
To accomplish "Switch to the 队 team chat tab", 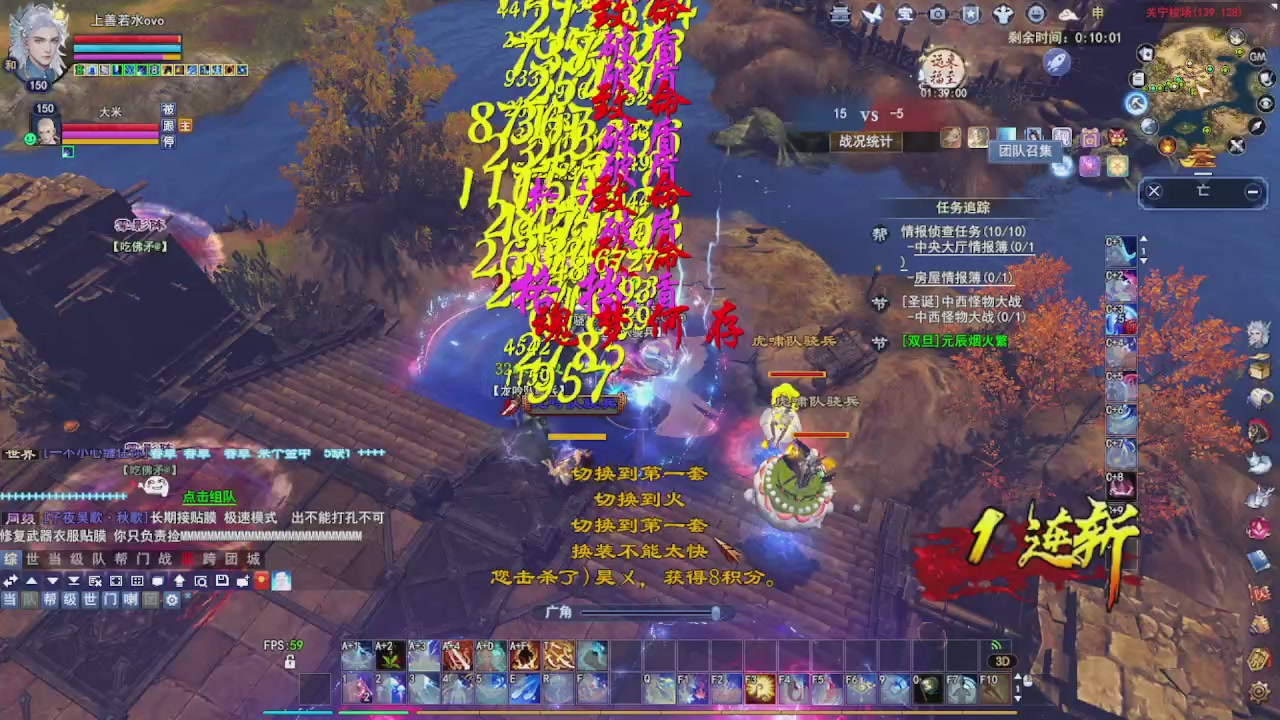I will [98, 559].
